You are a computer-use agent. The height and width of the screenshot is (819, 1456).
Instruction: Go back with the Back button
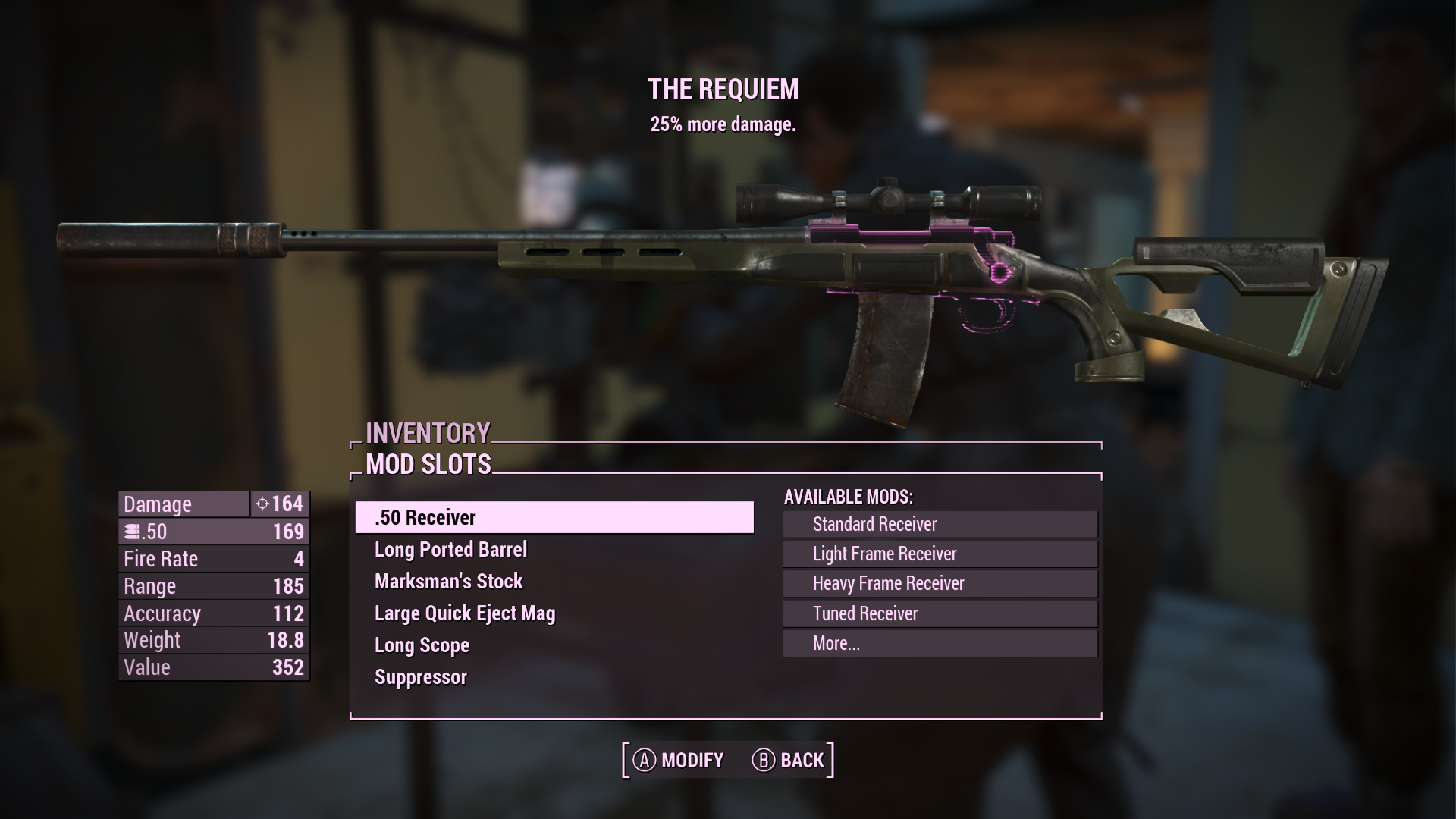click(788, 760)
